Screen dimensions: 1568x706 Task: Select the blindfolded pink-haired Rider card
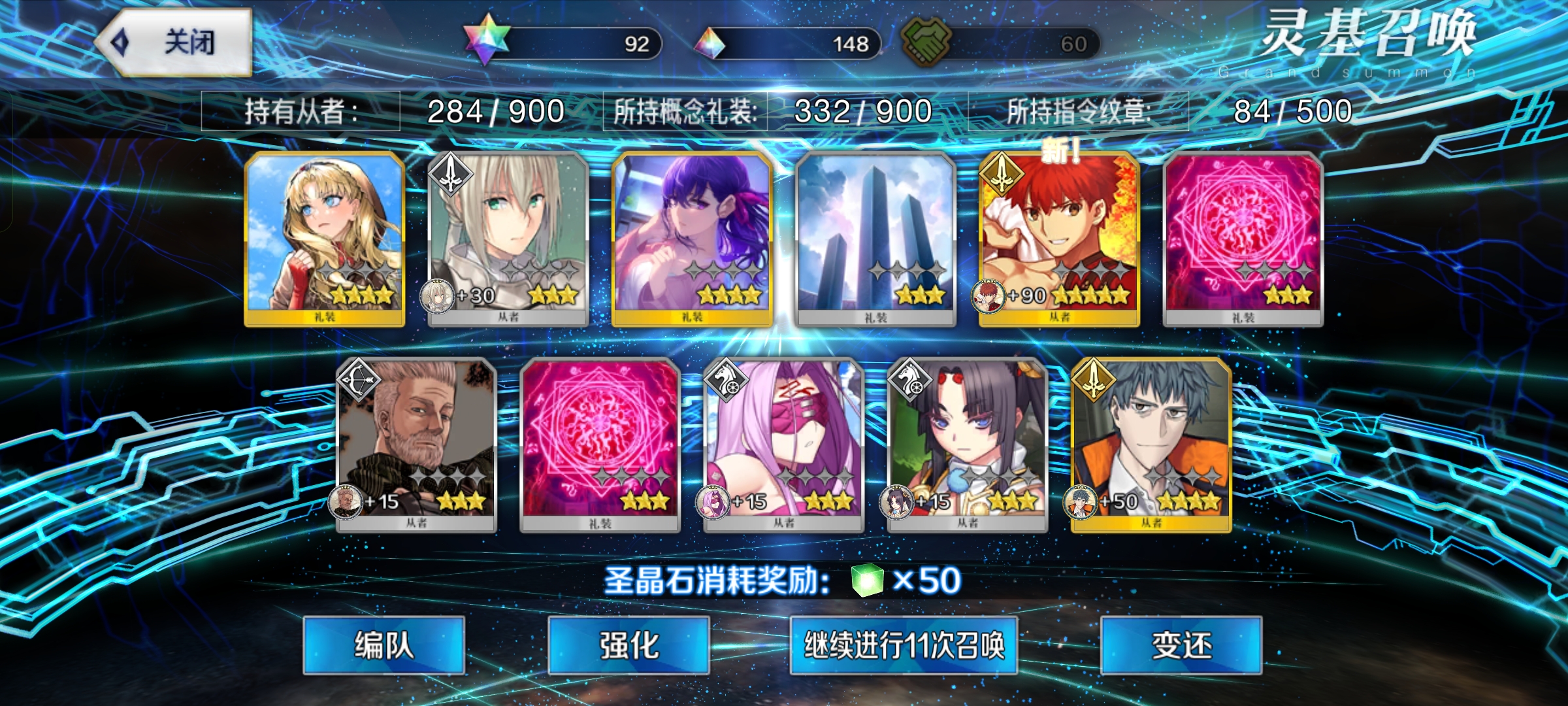[x=783, y=445]
